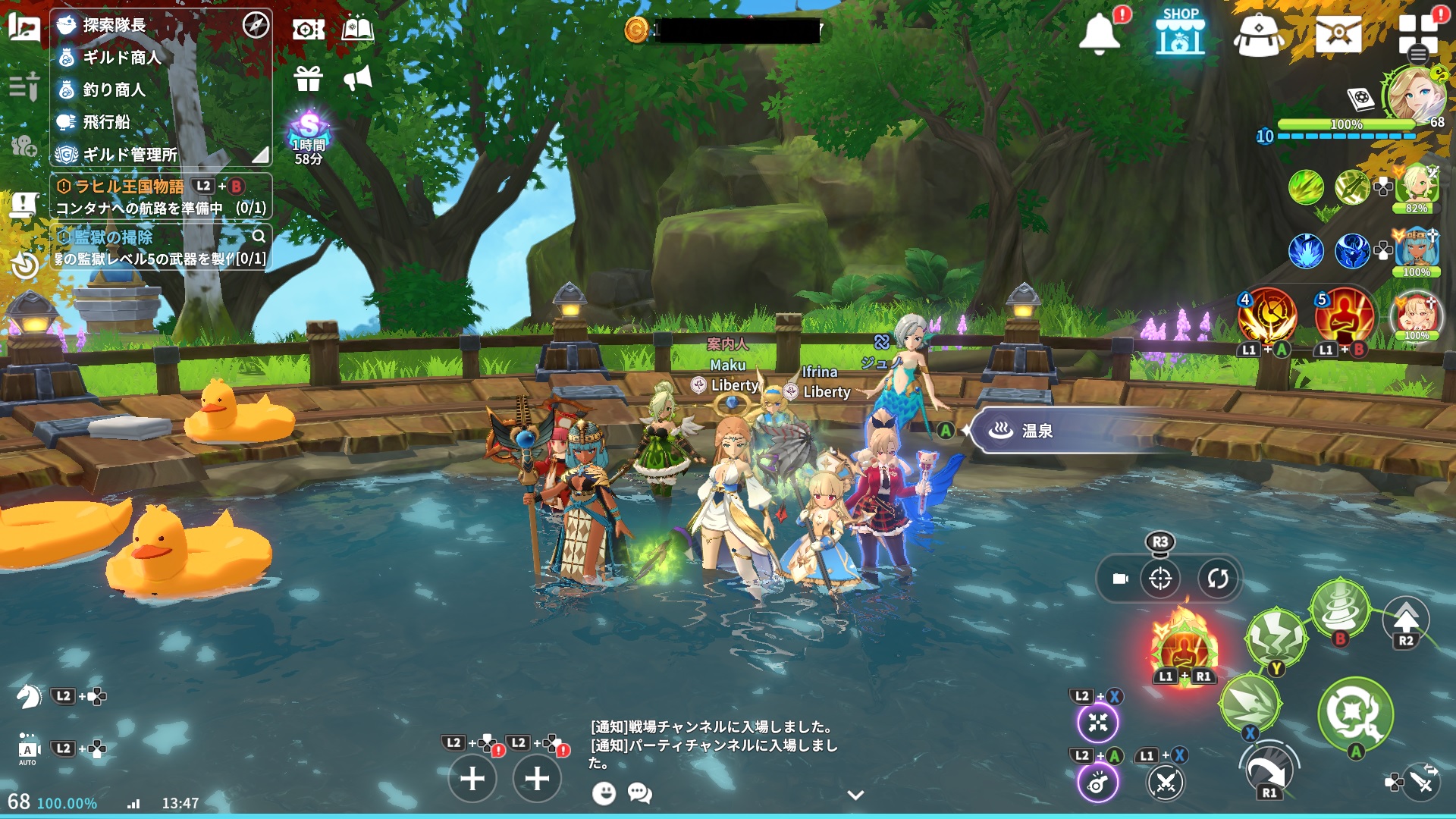The width and height of the screenshot is (1456, 819).
Task: Choose ギルド管理所 from the list
Action: point(130,155)
